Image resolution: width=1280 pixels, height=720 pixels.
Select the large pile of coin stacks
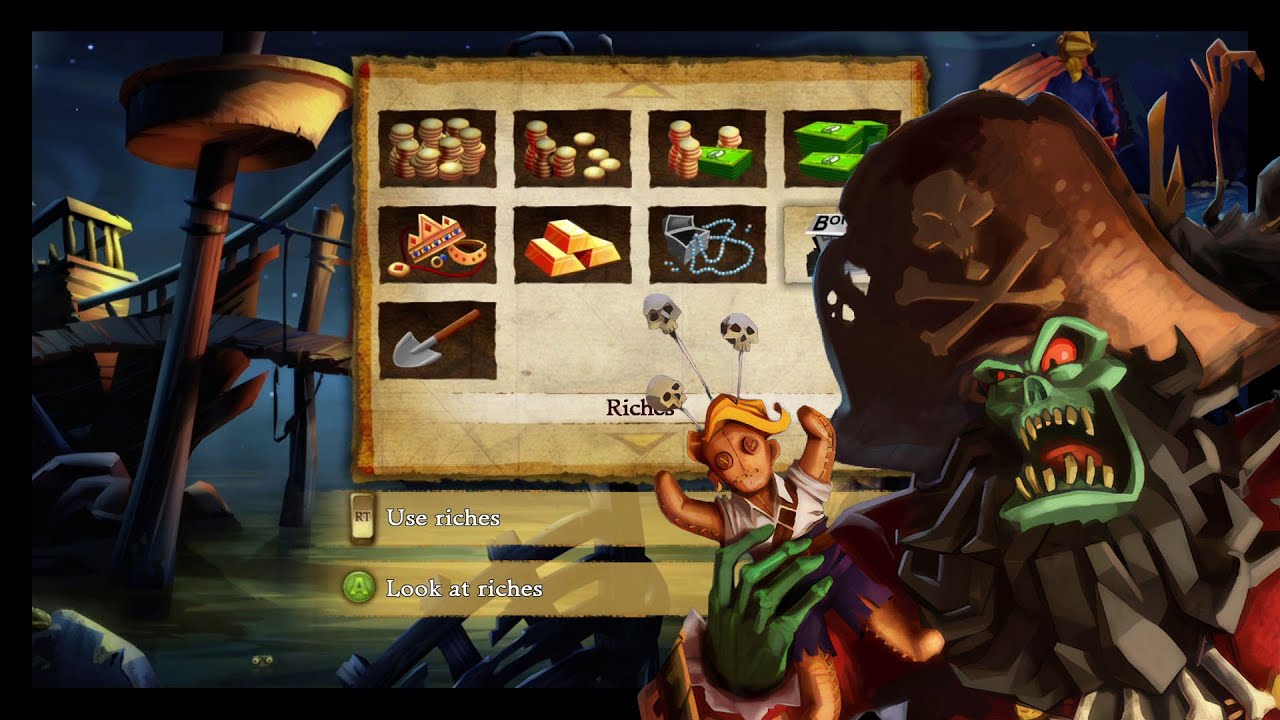tap(438, 148)
